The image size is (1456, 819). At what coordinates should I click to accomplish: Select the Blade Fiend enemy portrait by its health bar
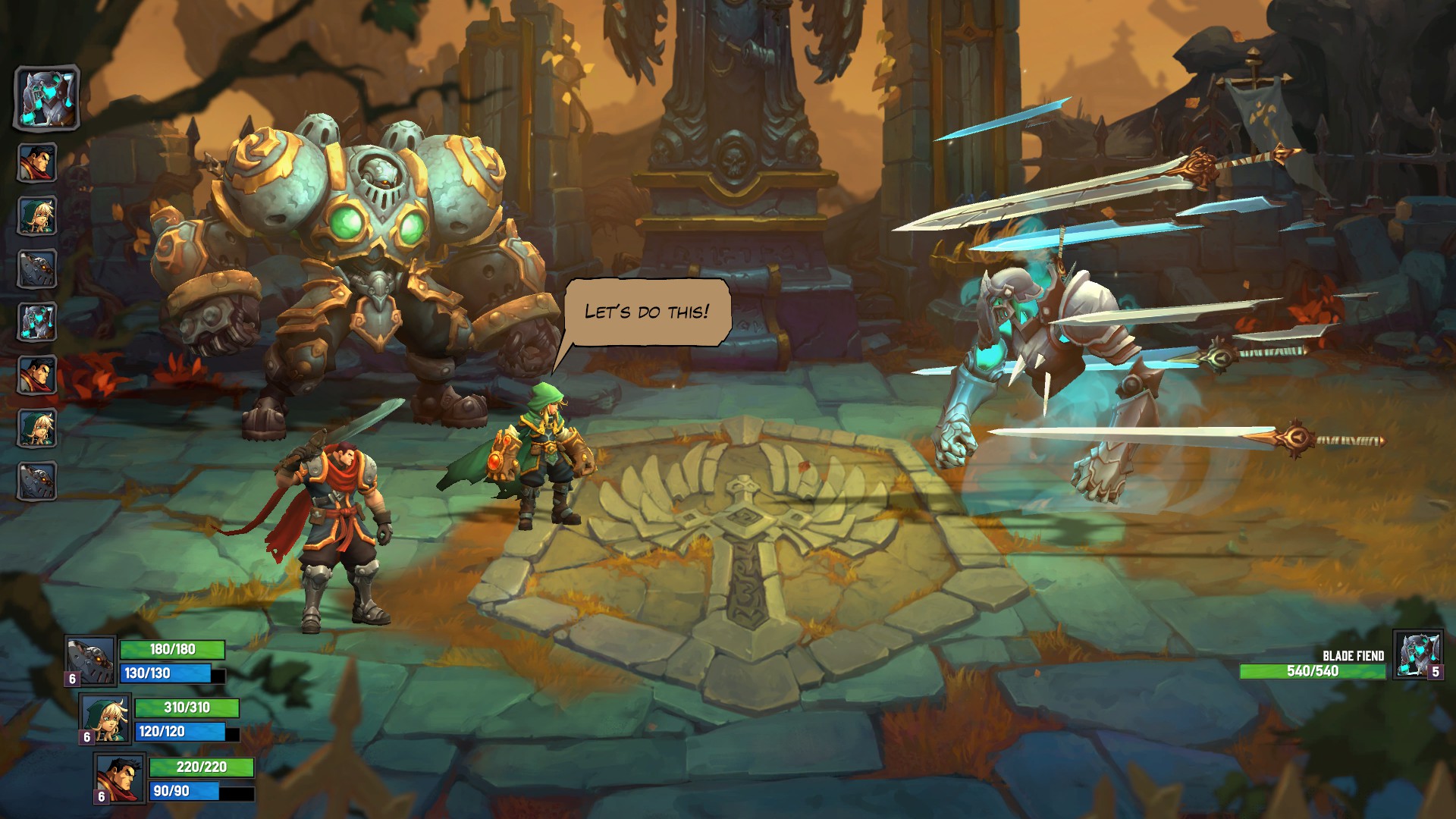coord(1417,654)
